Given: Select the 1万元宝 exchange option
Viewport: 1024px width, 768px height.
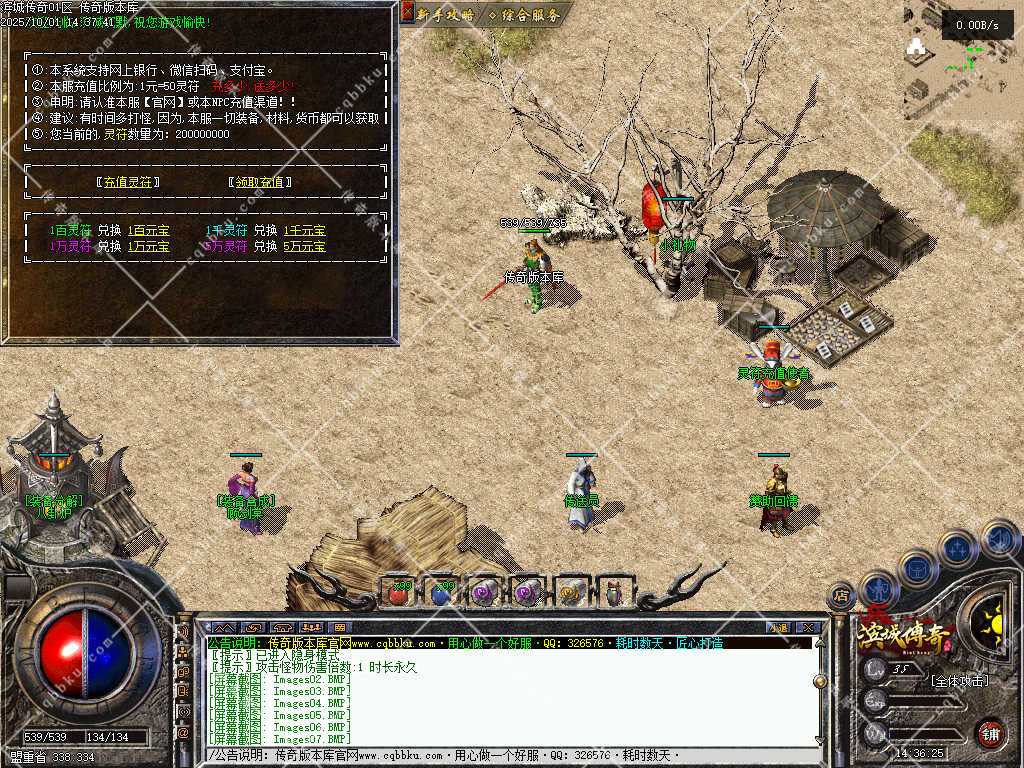Looking at the screenshot, I should pos(148,246).
